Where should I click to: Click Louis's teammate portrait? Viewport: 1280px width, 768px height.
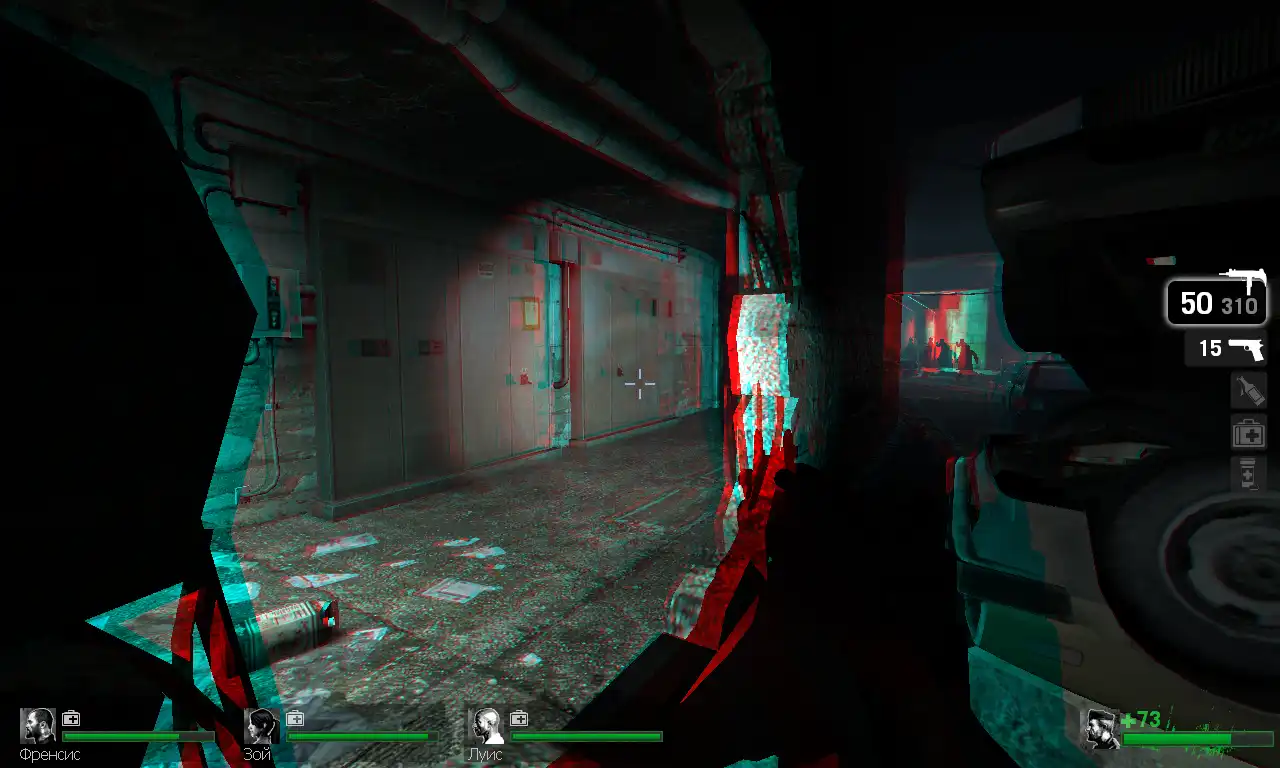pyautogui.click(x=487, y=727)
